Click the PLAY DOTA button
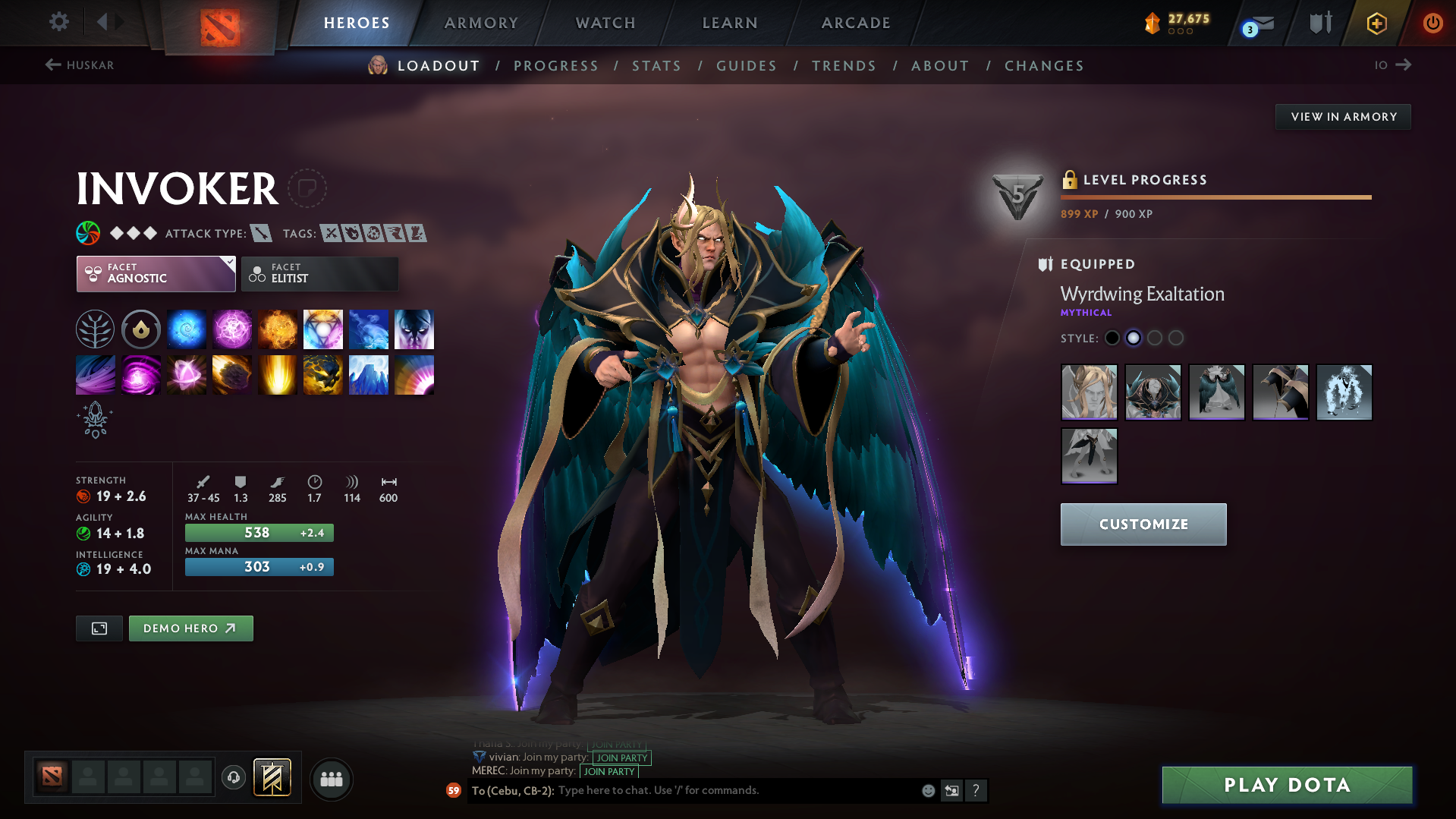 pyautogui.click(x=1286, y=785)
